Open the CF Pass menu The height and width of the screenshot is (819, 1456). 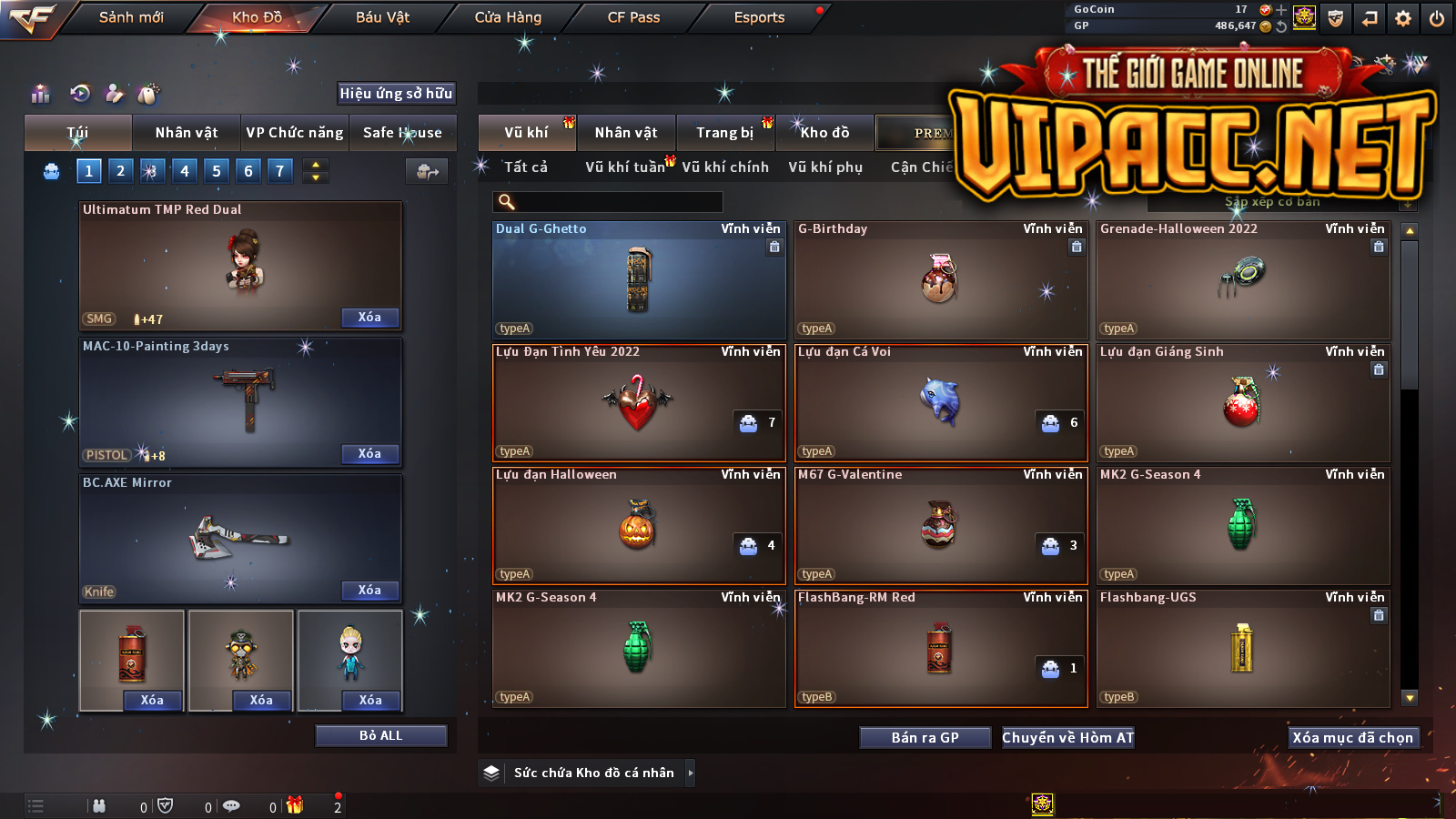click(x=633, y=17)
